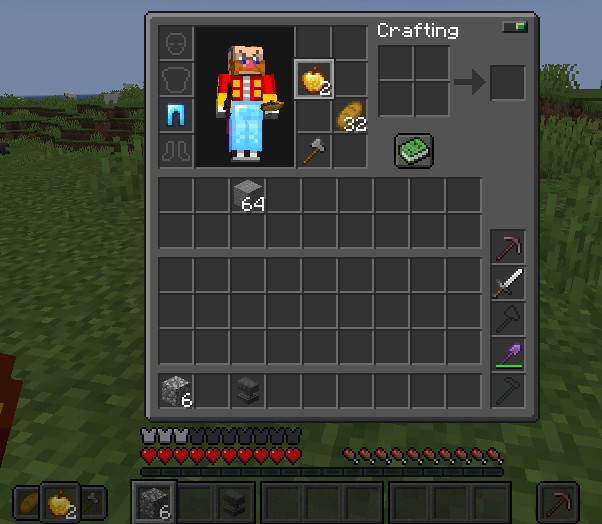Select the enchanted purple shovel slot

[x=508, y=354]
